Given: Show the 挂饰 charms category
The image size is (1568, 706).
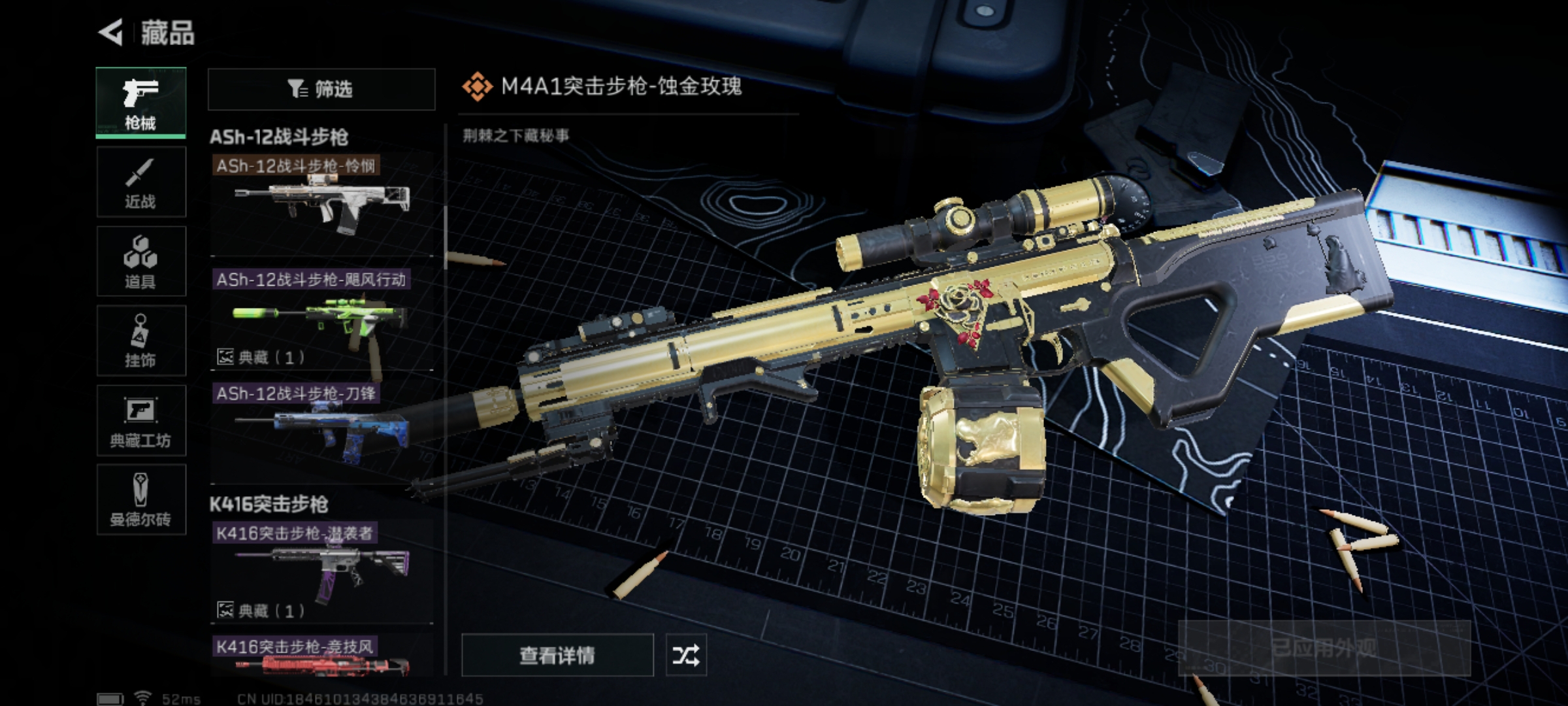Looking at the screenshot, I should [x=141, y=341].
